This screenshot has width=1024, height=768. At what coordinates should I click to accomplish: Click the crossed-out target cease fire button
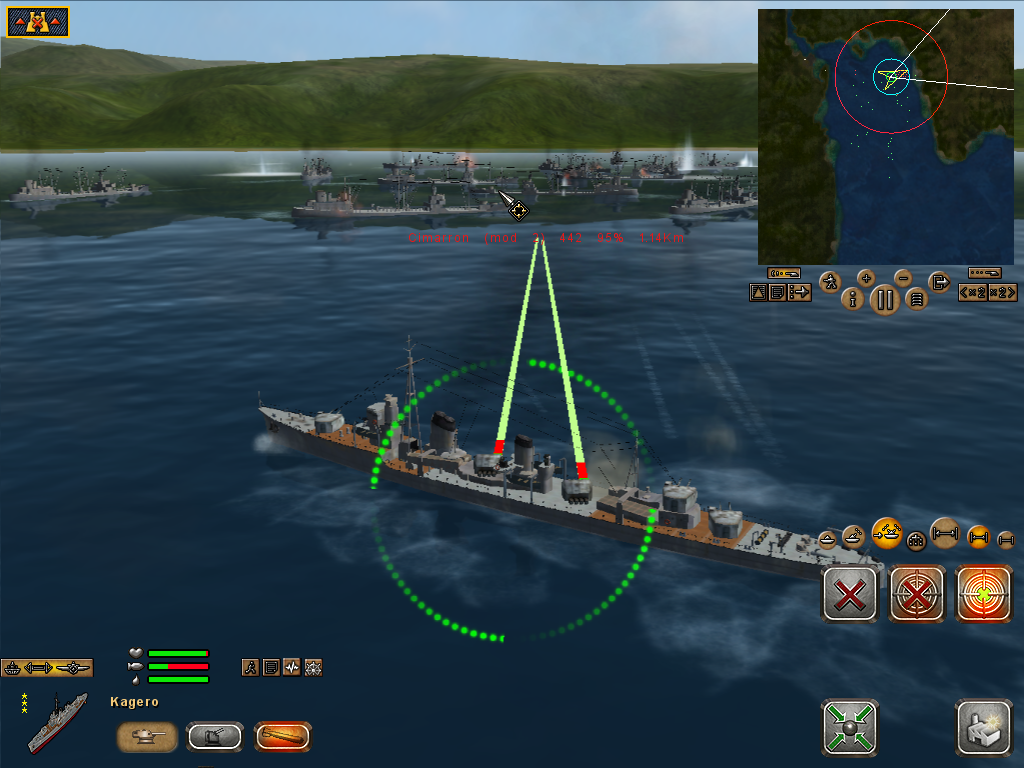[x=917, y=594]
